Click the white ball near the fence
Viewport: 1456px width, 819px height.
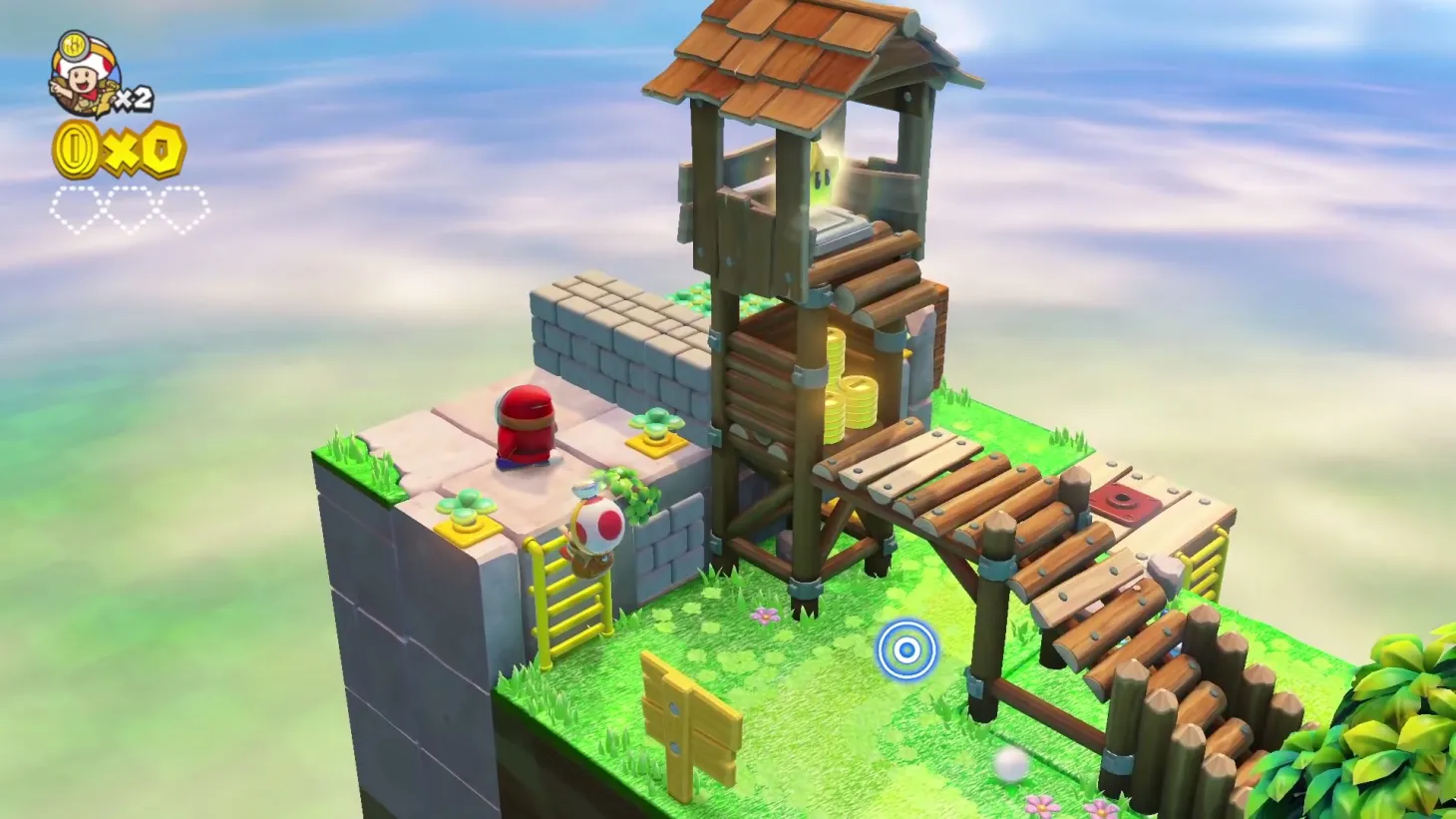(x=1010, y=763)
